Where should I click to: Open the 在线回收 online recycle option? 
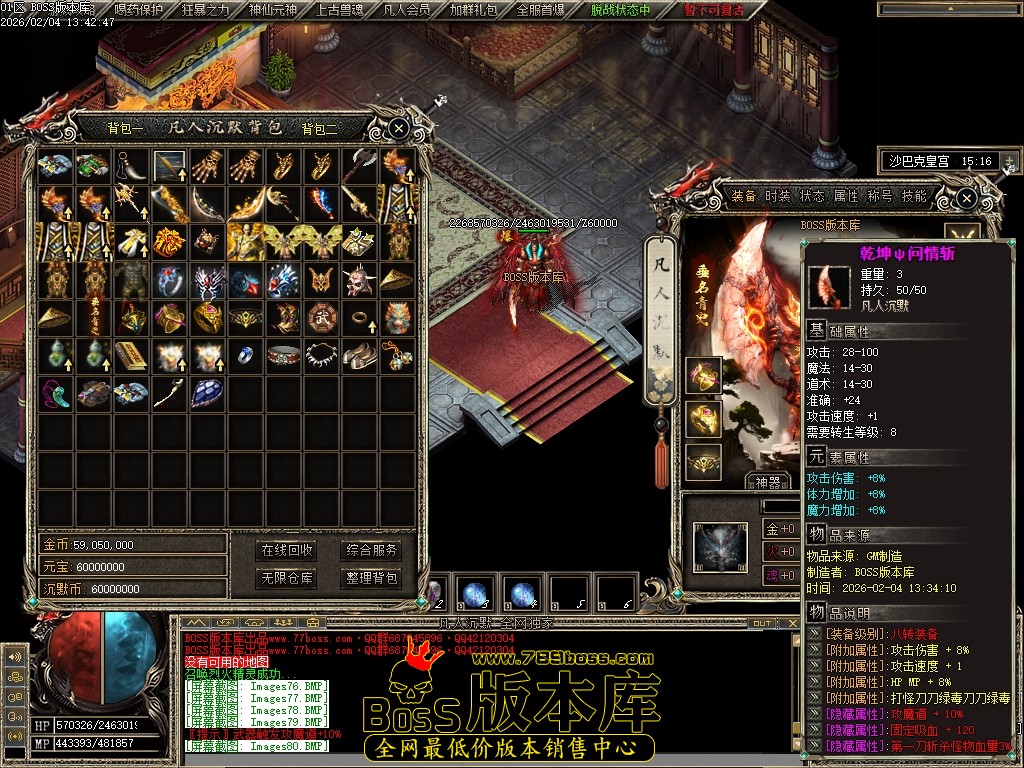click(287, 550)
